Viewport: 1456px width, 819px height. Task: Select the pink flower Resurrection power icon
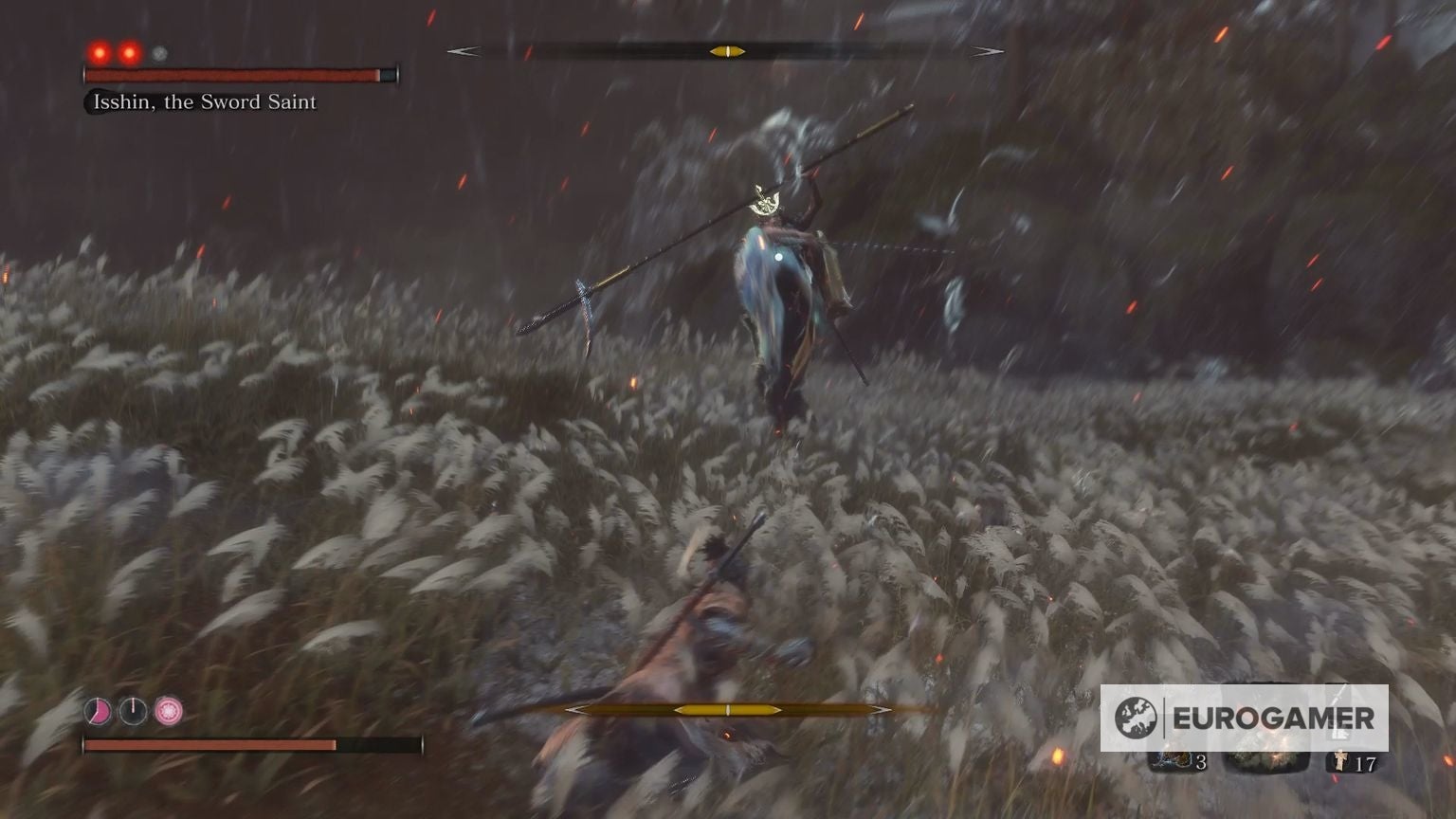coord(168,710)
